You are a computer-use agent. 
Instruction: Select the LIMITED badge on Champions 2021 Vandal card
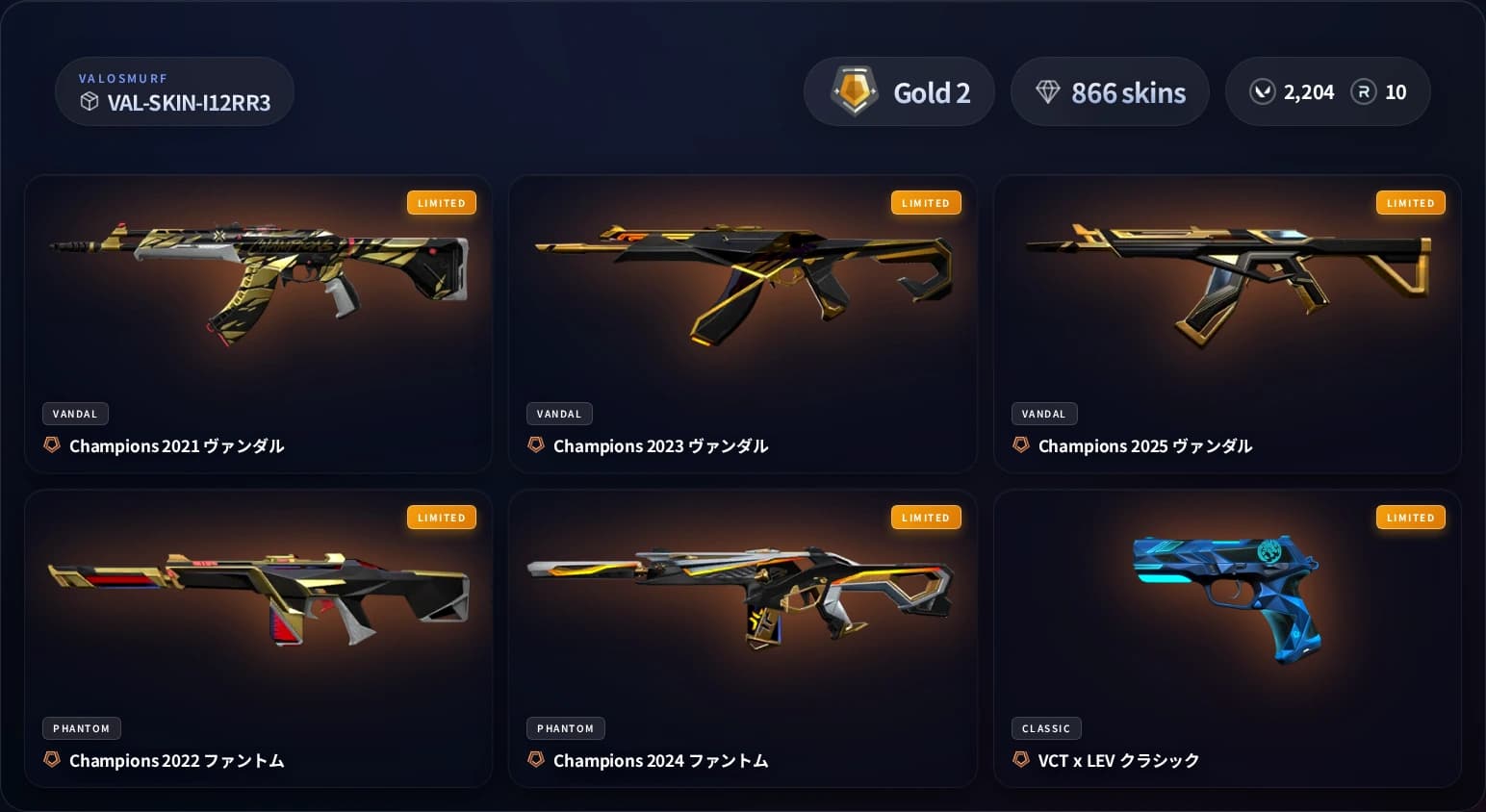(x=442, y=202)
